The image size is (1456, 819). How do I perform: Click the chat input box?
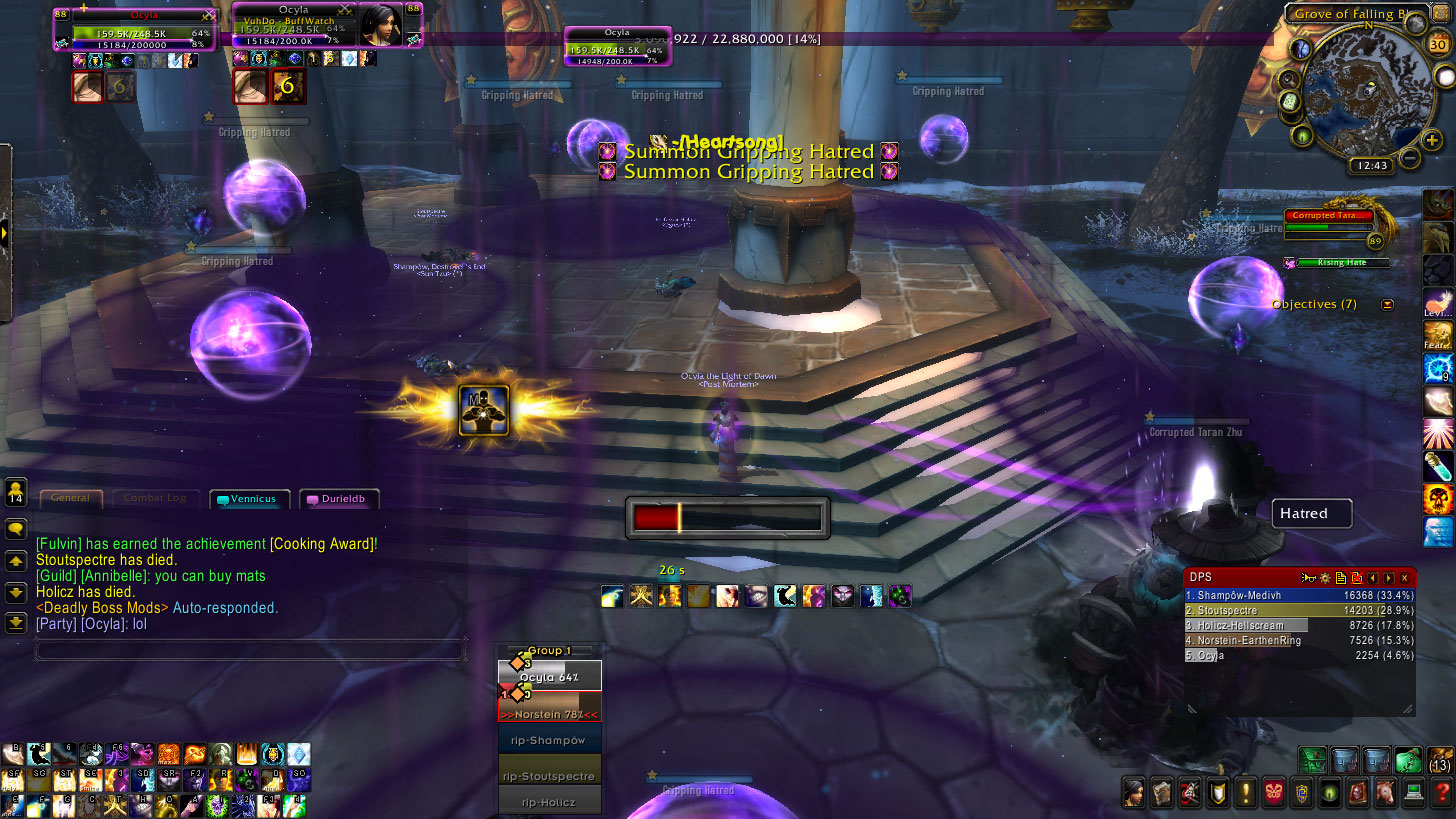coord(250,651)
